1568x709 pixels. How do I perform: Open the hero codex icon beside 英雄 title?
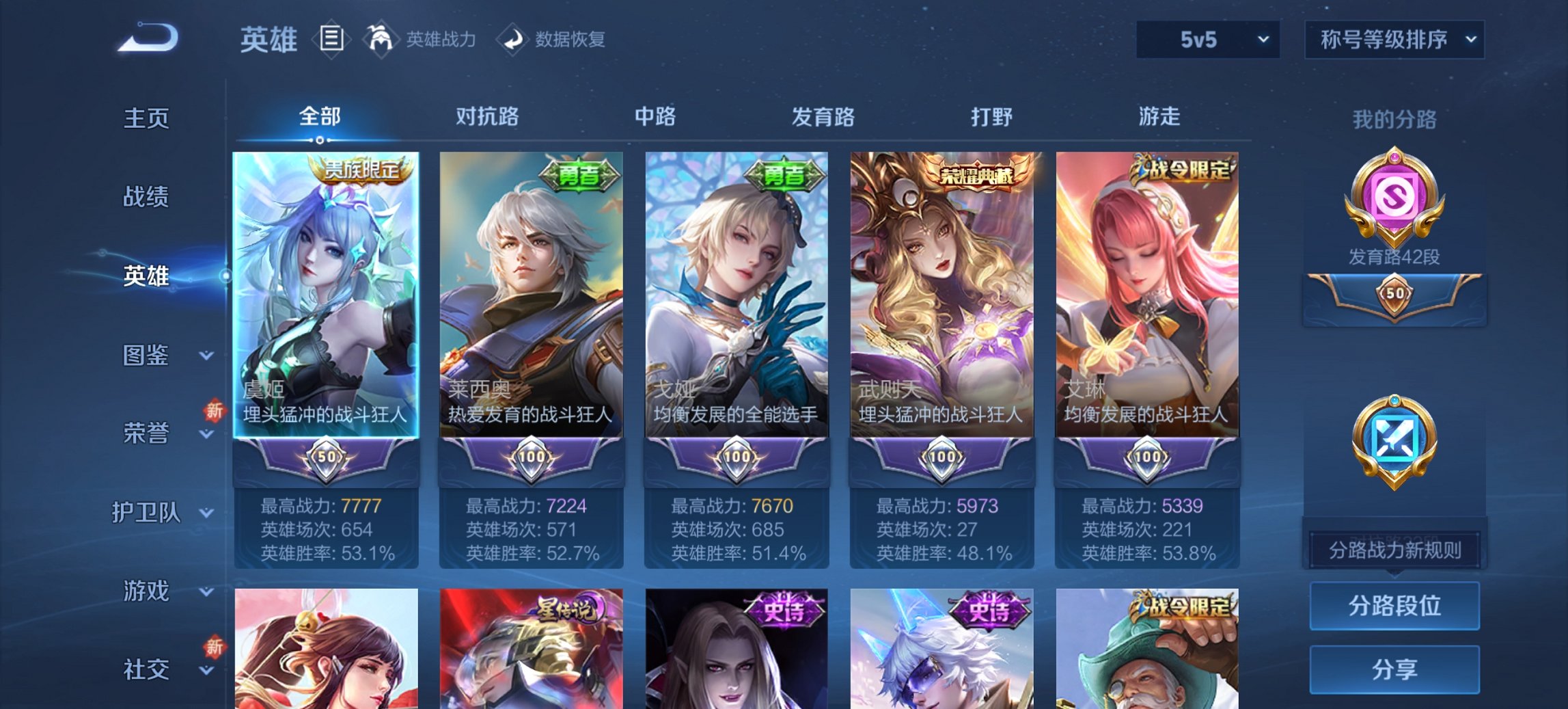(333, 40)
